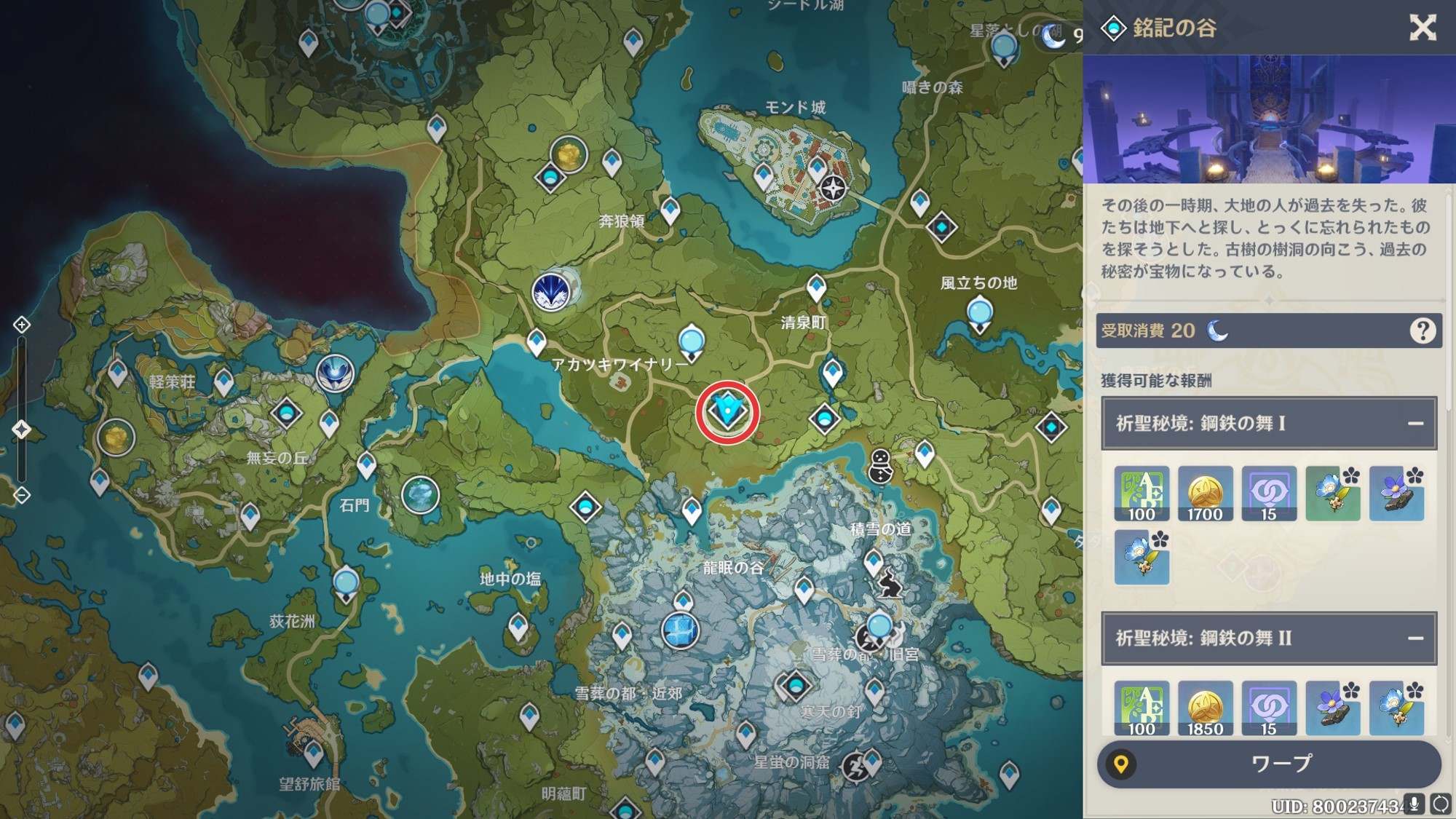Screen dimensions: 1456x819
Task: Collapse the 鋼鉄の舞 II reward section
Action: pos(1415,638)
